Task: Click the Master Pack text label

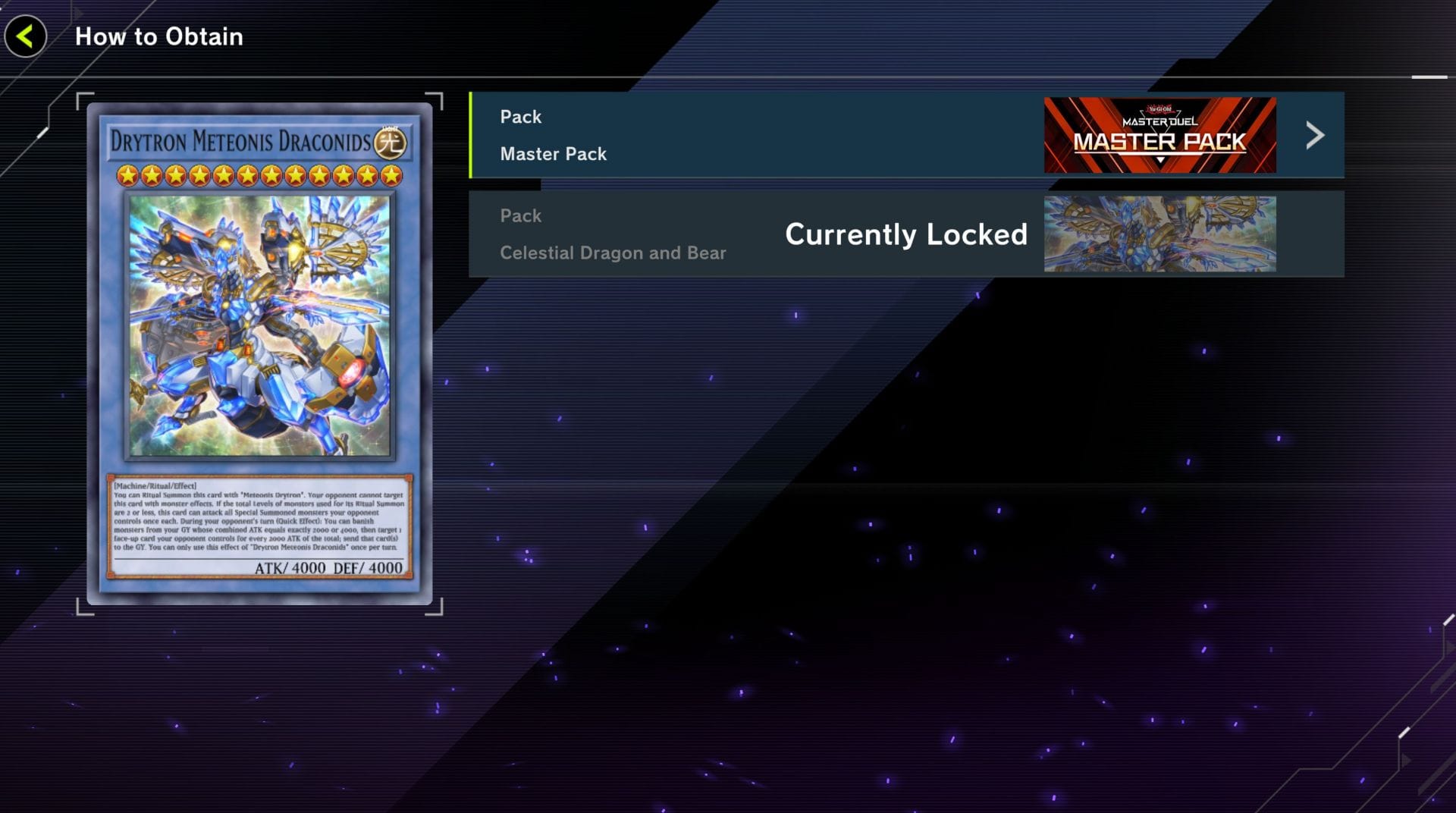Action: (x=552, y=154)
